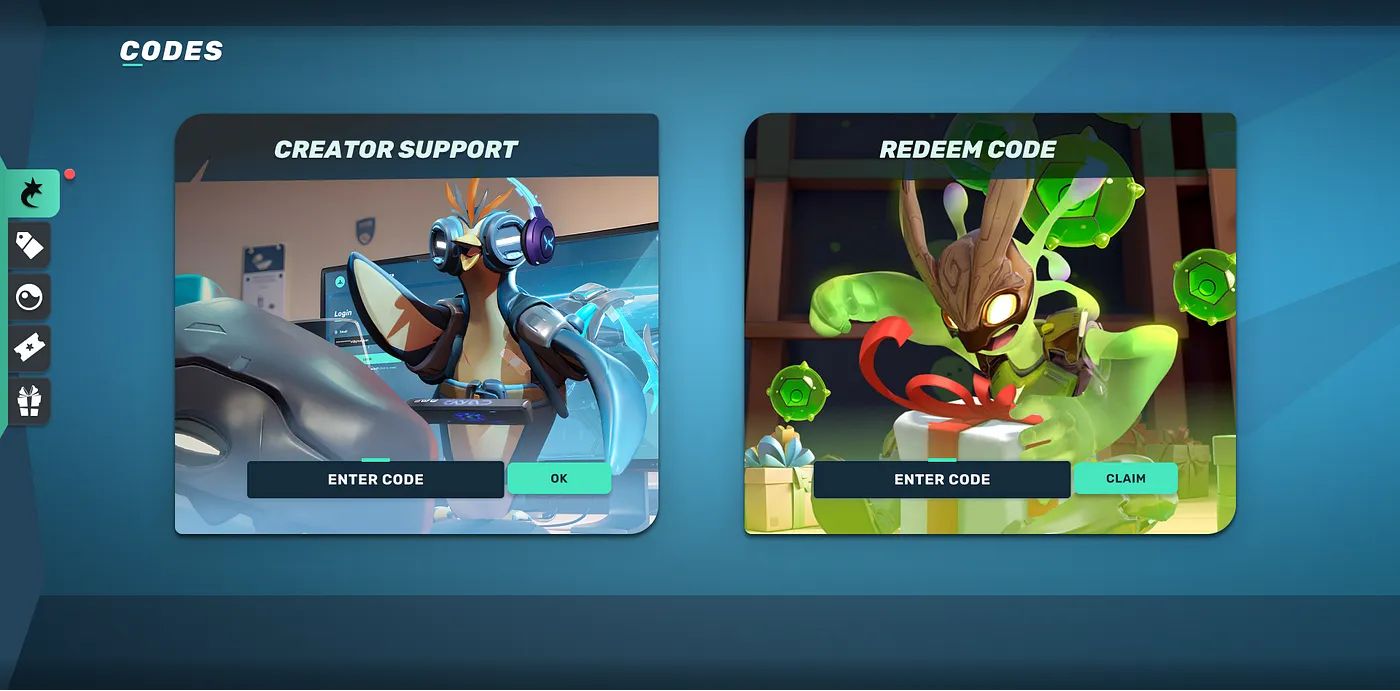Confirm the creator code with OK
1400x691 pixels.
(x=559, y=478)
